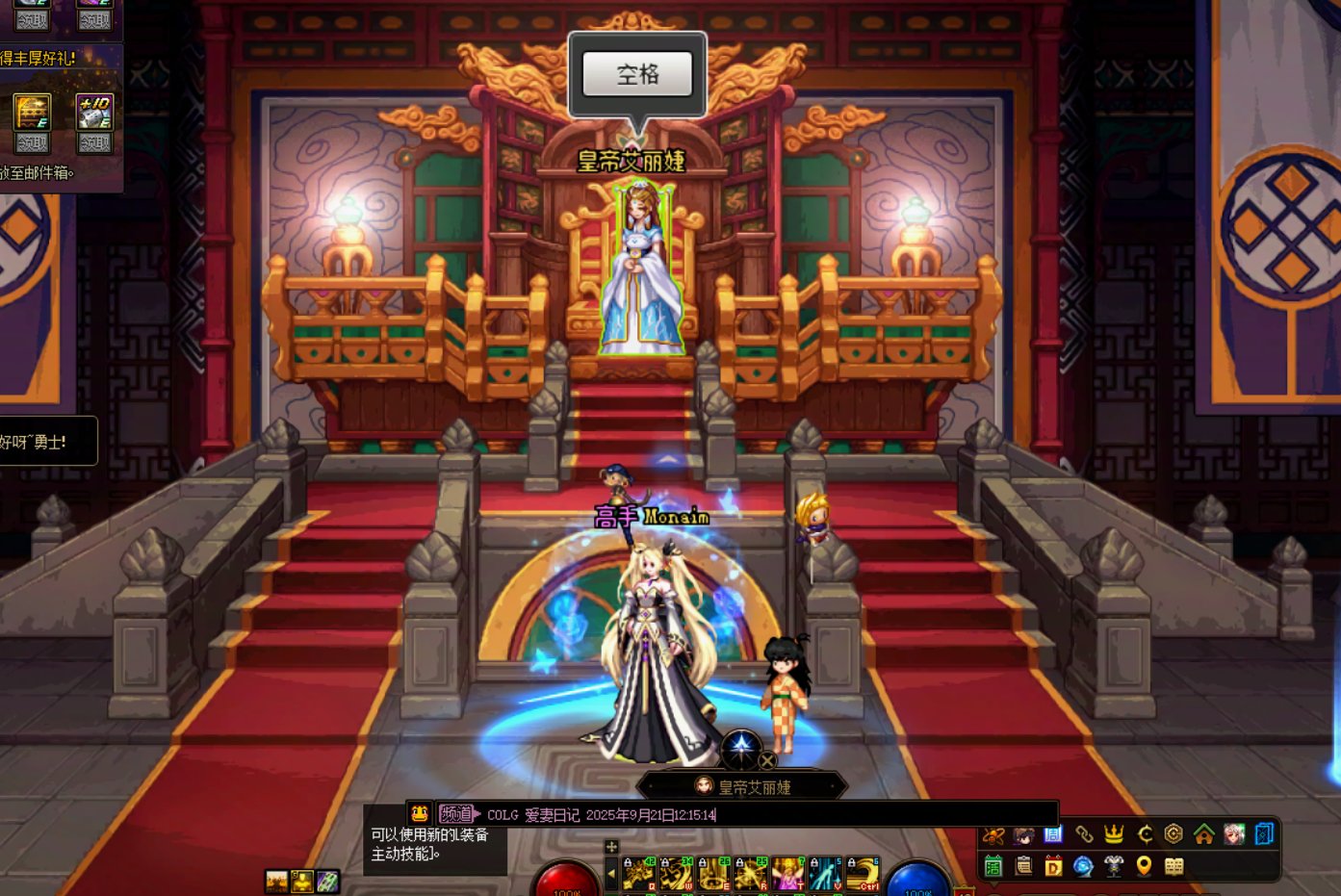Image resolution: width=1341 pixels, height=896 pixels.
Task: Open the green 活 calendar icon
Action: (x=993, y=866)
